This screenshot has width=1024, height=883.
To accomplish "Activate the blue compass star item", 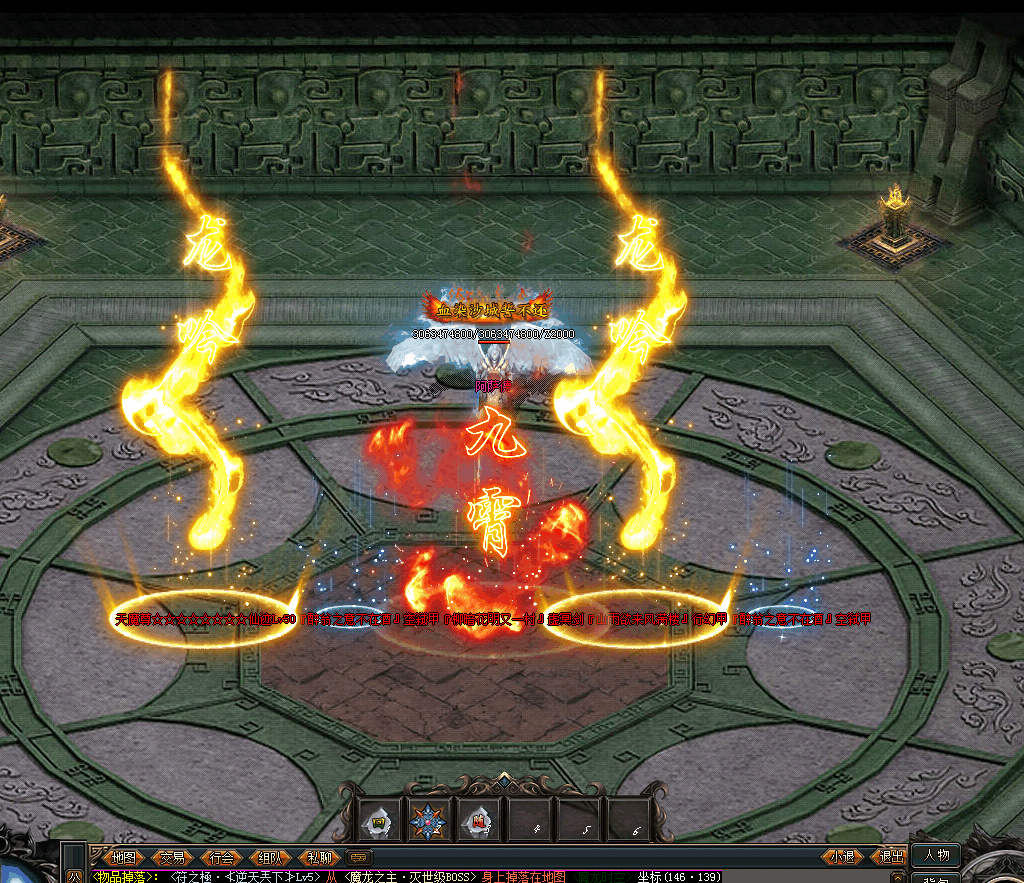I will click(x=430, y=822).
